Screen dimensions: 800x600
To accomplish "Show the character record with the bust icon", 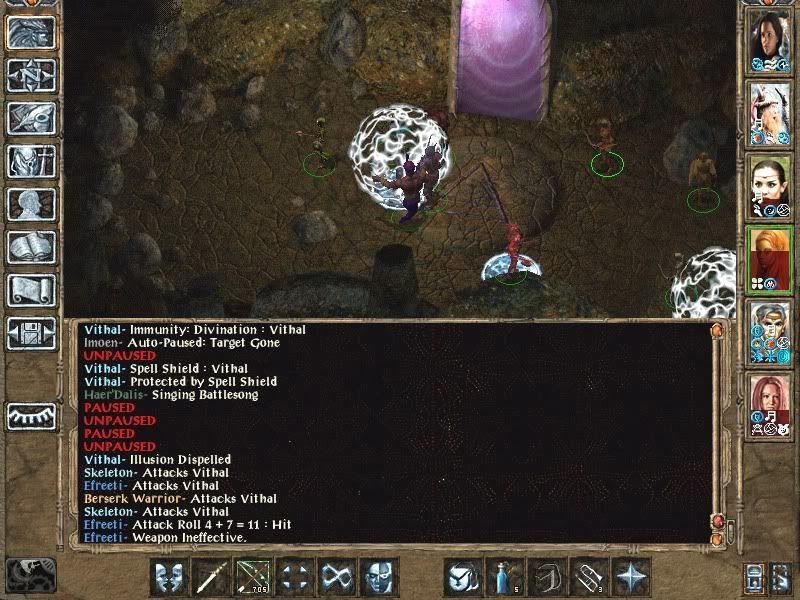I will (30, 204).
